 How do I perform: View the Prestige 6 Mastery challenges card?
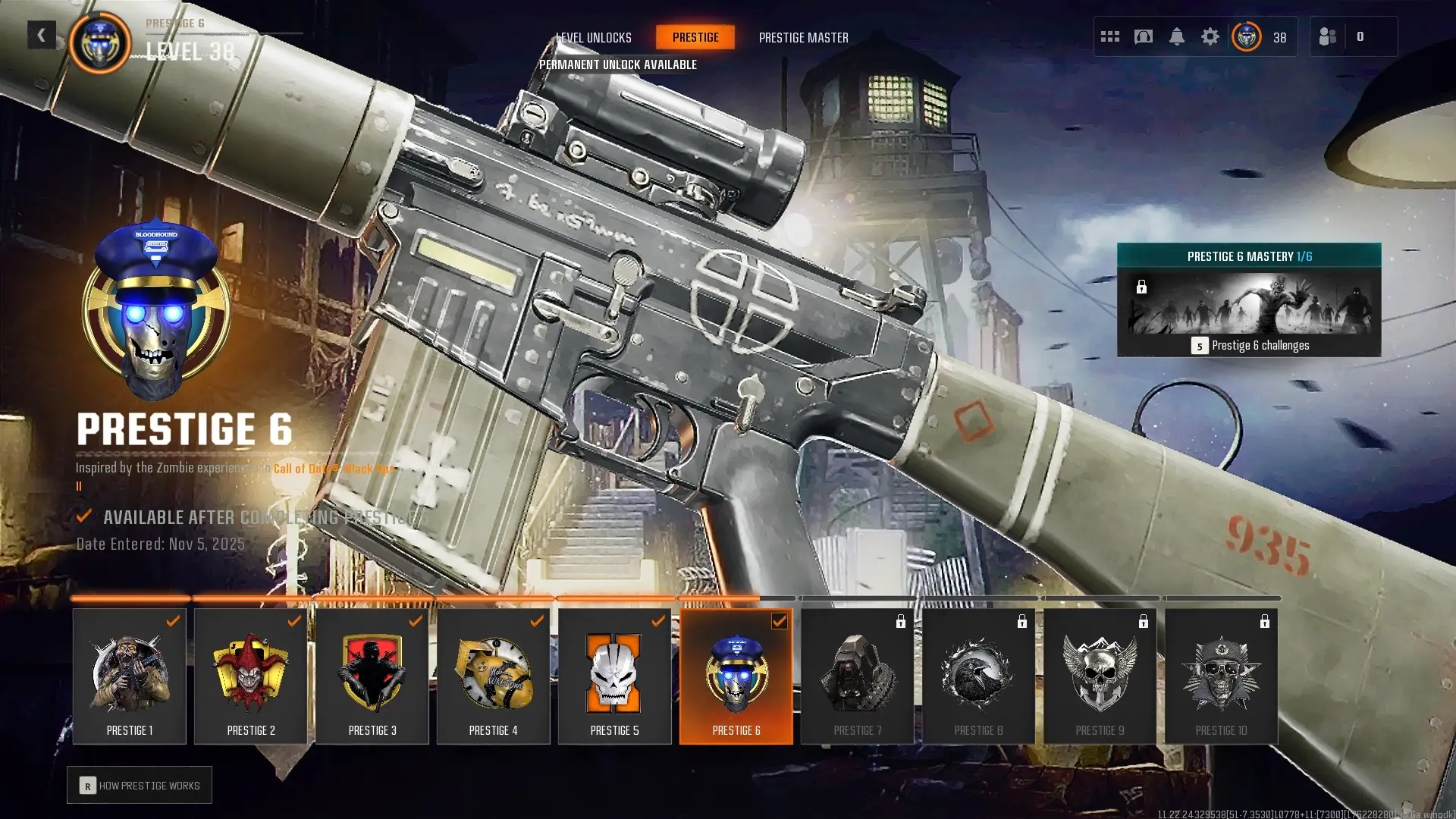(x=1249, y=300)
